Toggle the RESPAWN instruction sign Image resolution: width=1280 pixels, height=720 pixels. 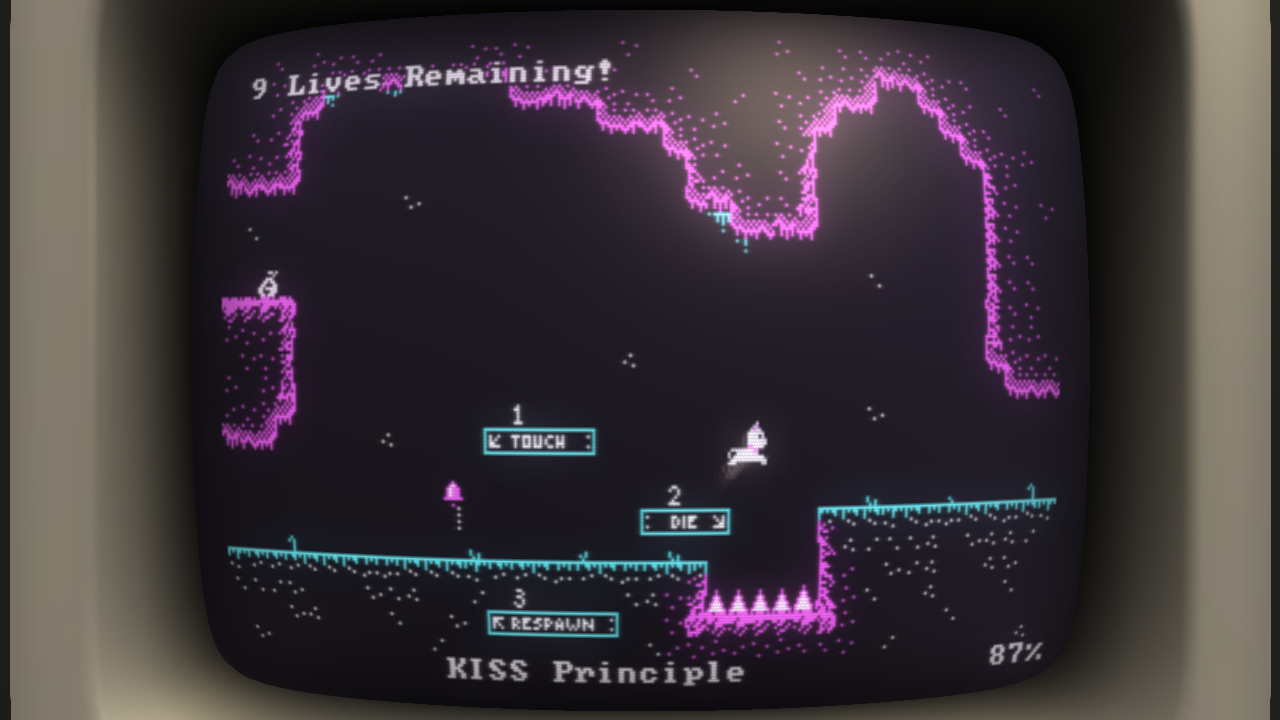pos(551,623)
